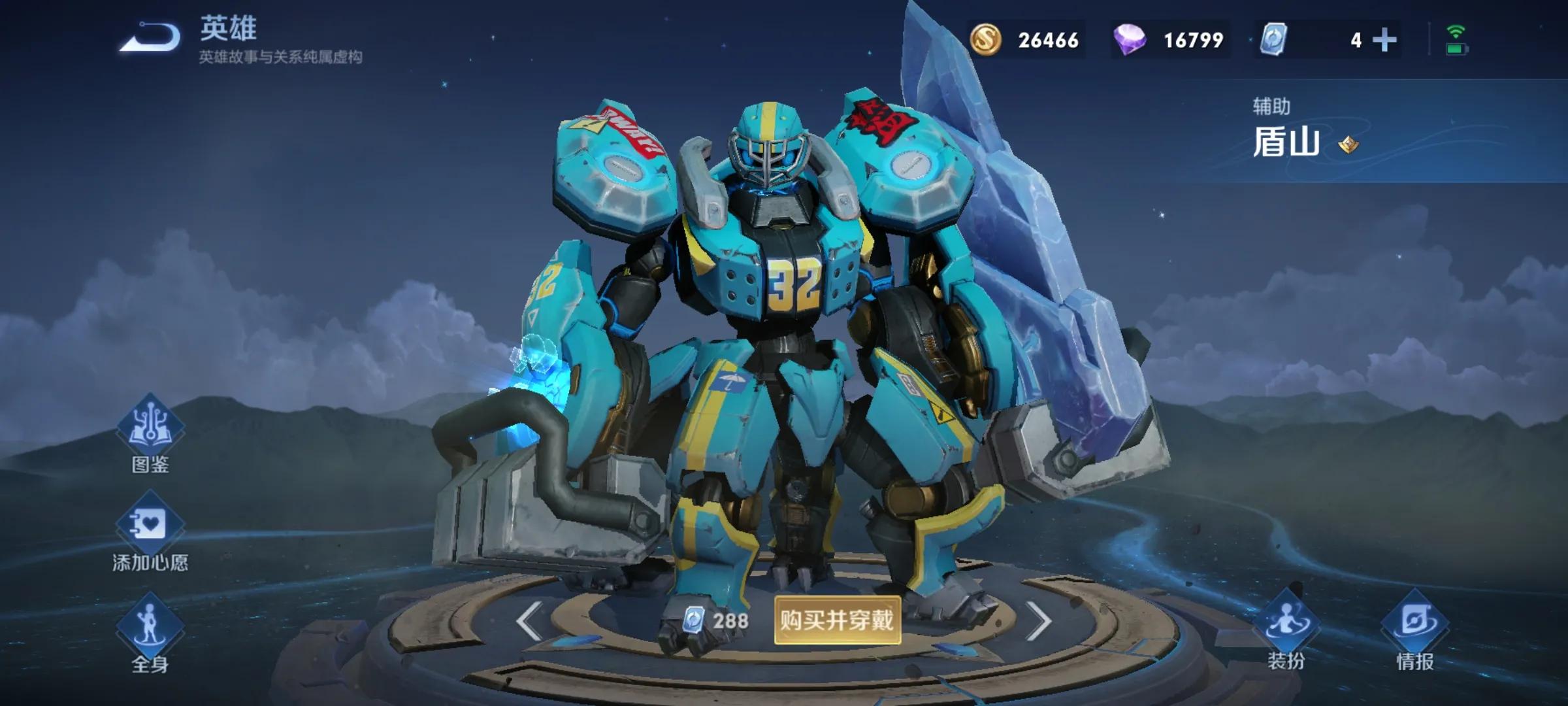Click the gold badge beside 盾山
Viewport: 1568px width, 706px height.
pos(1348,144)
